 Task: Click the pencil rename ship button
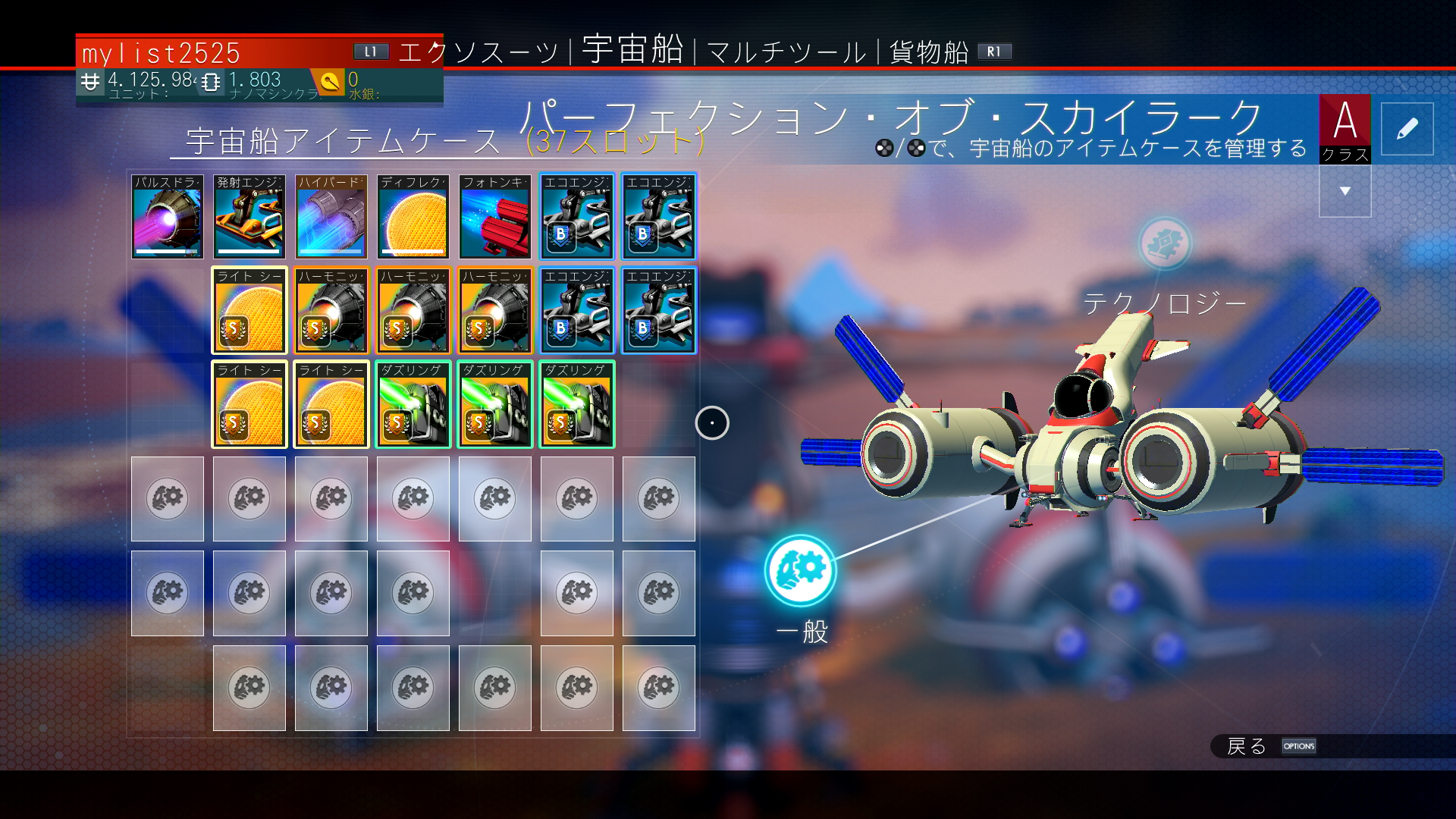(1407, 129)
